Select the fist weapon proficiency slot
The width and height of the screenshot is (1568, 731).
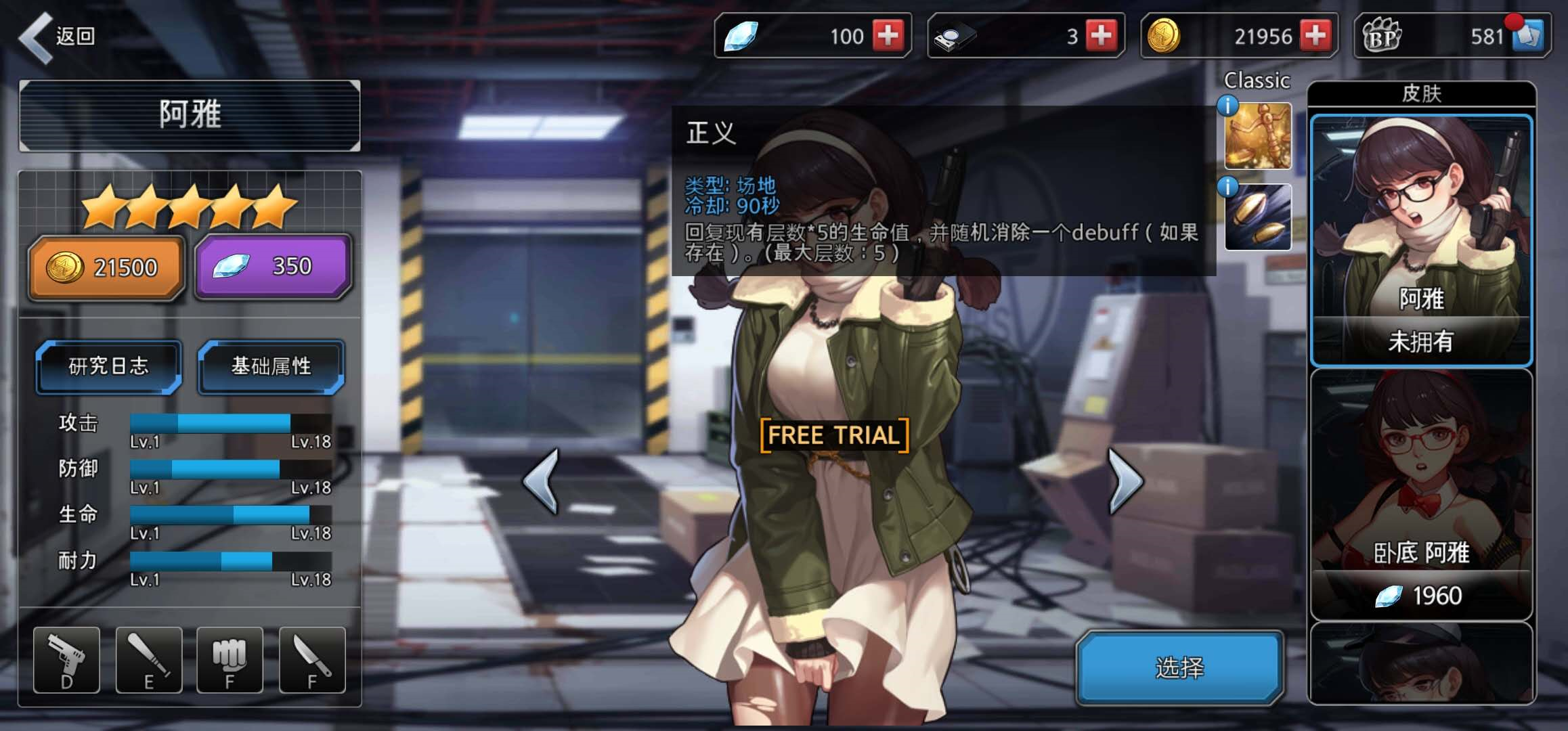pos(230,660)
